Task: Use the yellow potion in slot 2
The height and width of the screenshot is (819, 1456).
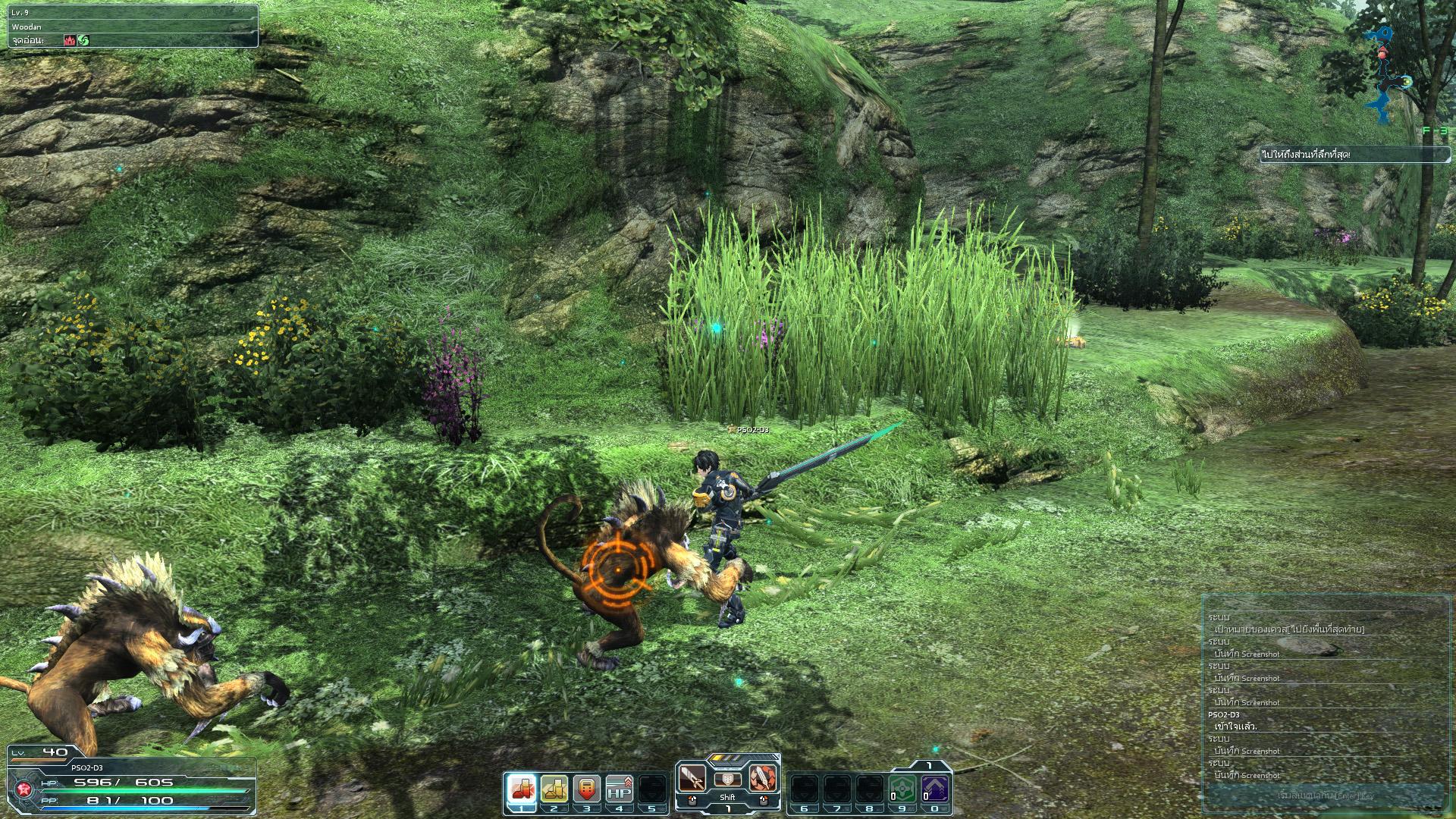Action: click(x=554, y=789)
